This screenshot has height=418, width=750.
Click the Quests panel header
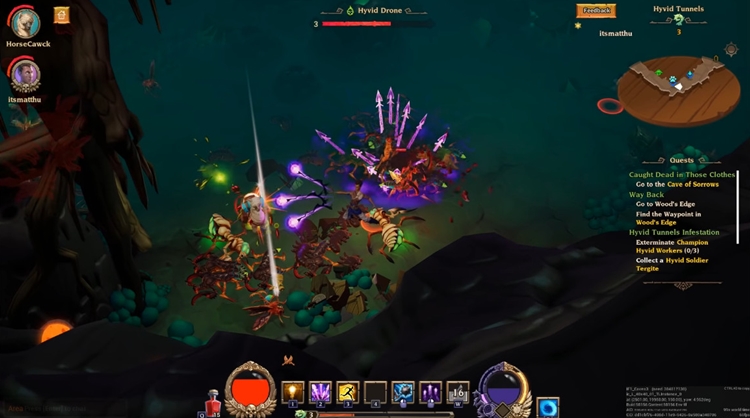tap(681, 160)
